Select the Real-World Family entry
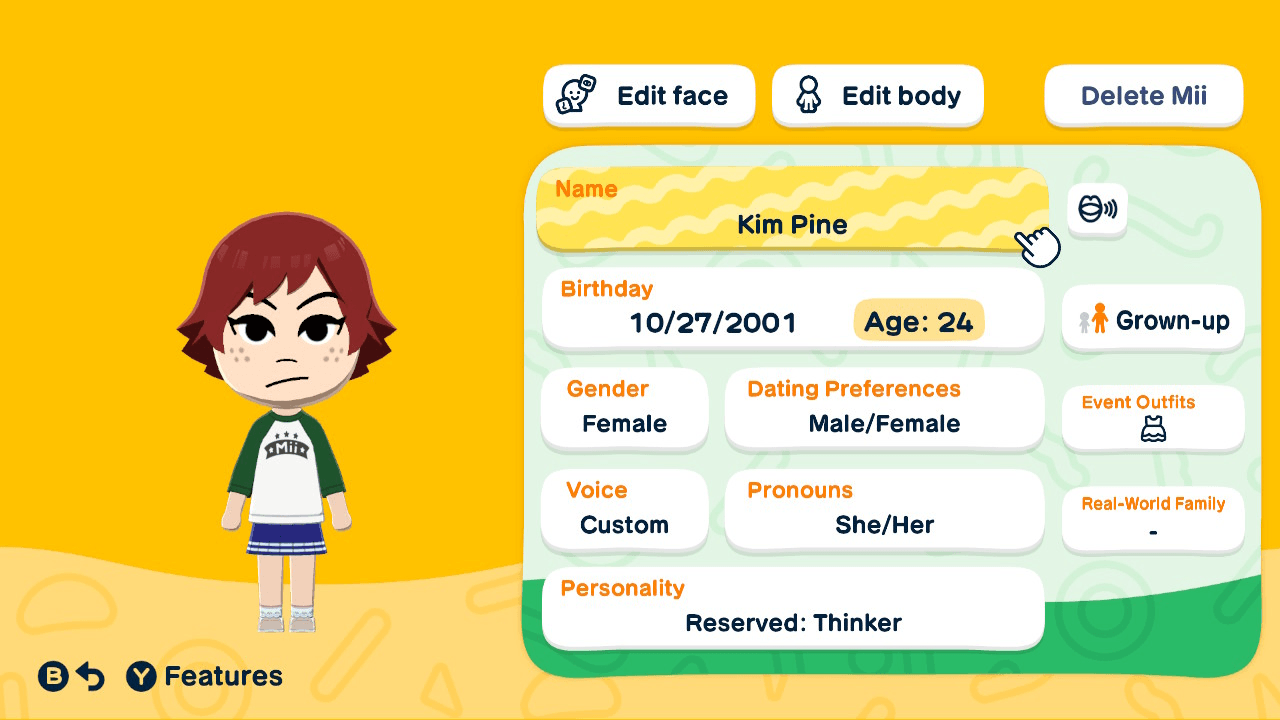This screenshot has width=1280, height=720. tap(1152, 519)
